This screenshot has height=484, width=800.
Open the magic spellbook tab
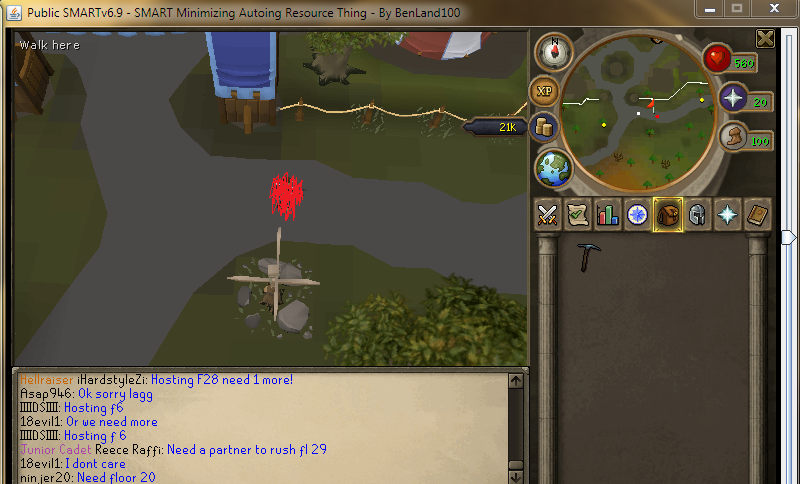tap(757, 214)
